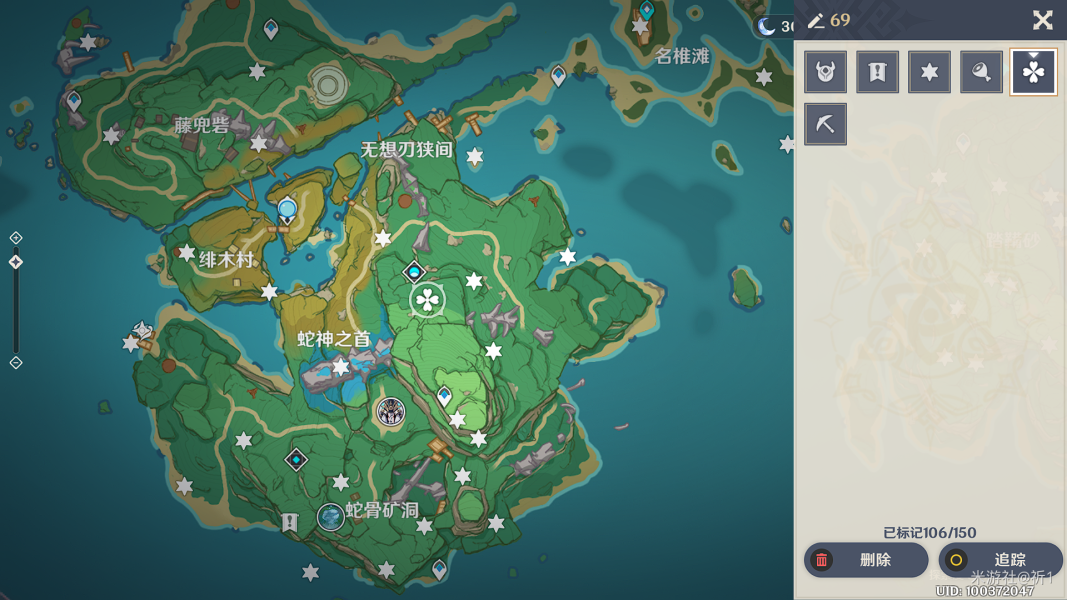Select the teleport waypoint above 绯木村
This screenshot has height=600, width=1067.
tap(287, 211)
